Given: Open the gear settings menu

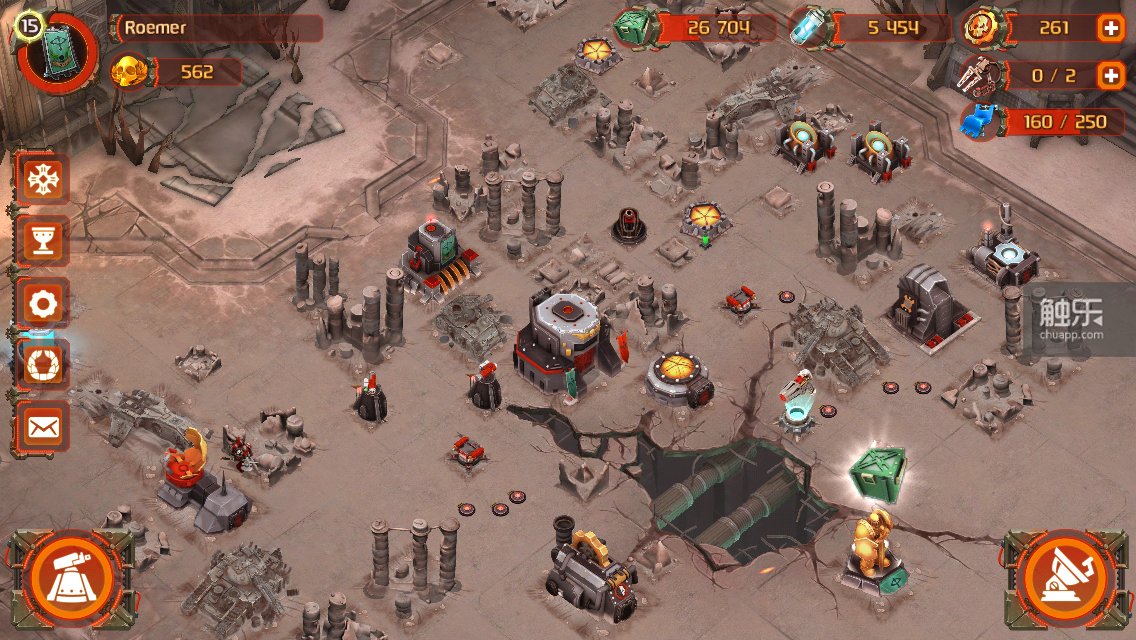Looking at the screenshot, I should point(42,303).
